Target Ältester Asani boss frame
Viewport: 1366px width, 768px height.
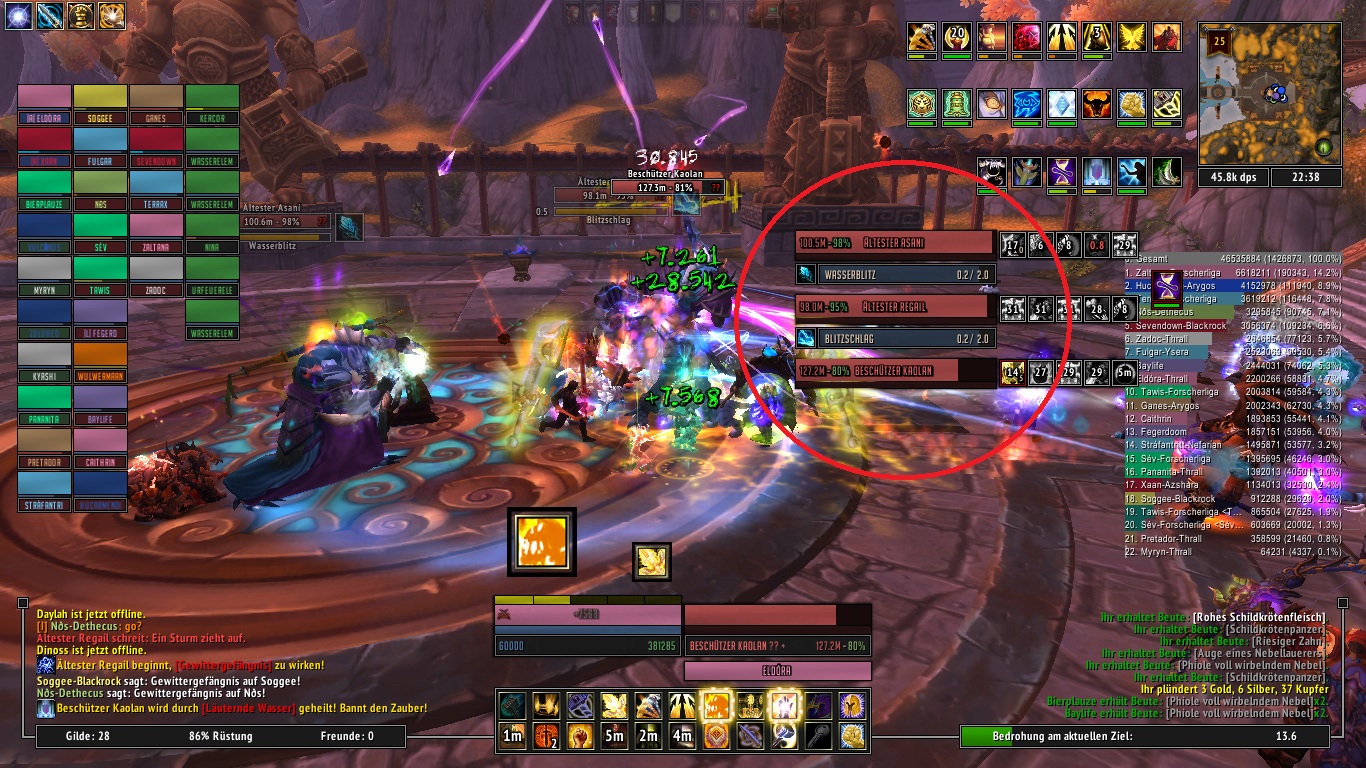pyautogui.click(x=895, y=243)
